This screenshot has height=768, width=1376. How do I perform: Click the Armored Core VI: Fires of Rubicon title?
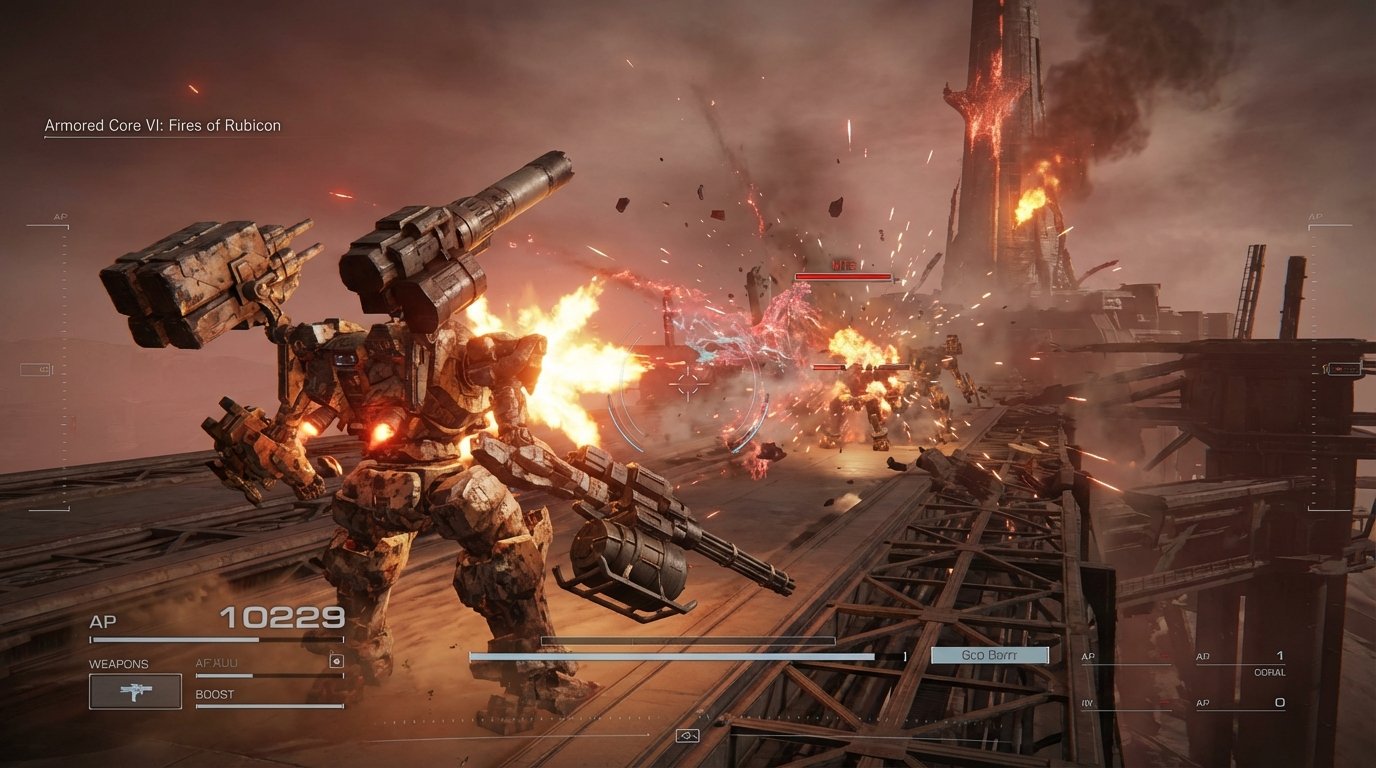coord(163,125)
